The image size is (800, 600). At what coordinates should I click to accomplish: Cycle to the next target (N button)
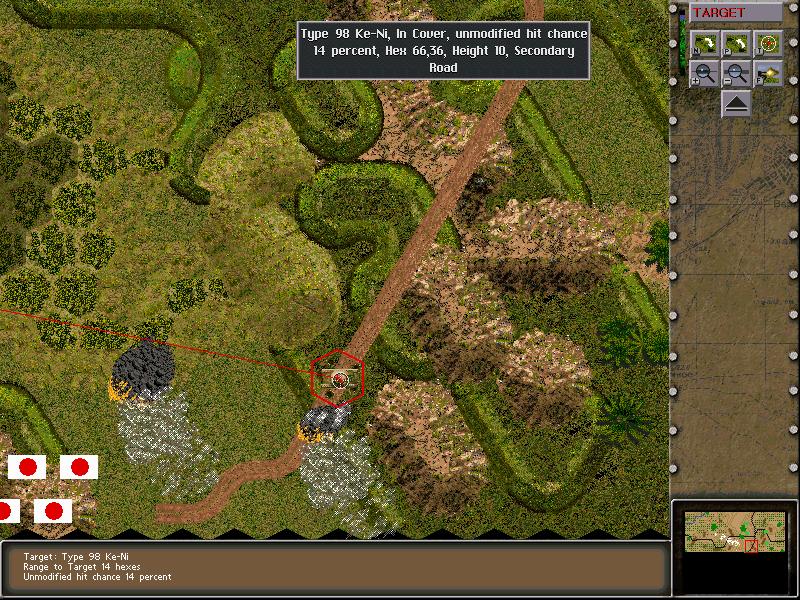point(705,44)
